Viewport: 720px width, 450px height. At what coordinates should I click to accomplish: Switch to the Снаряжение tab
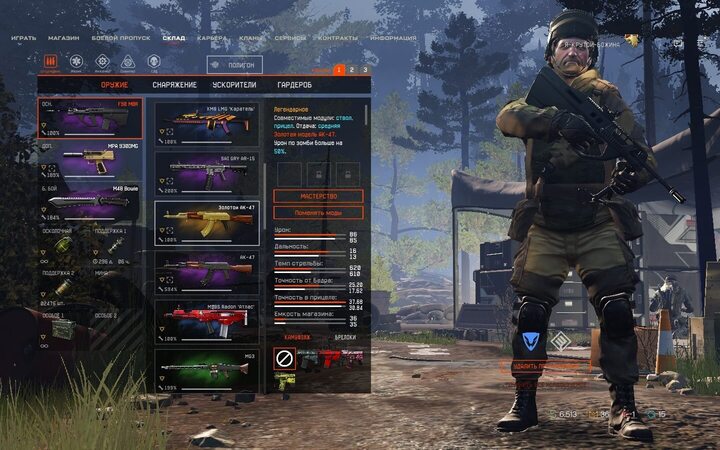pos(173,85)
